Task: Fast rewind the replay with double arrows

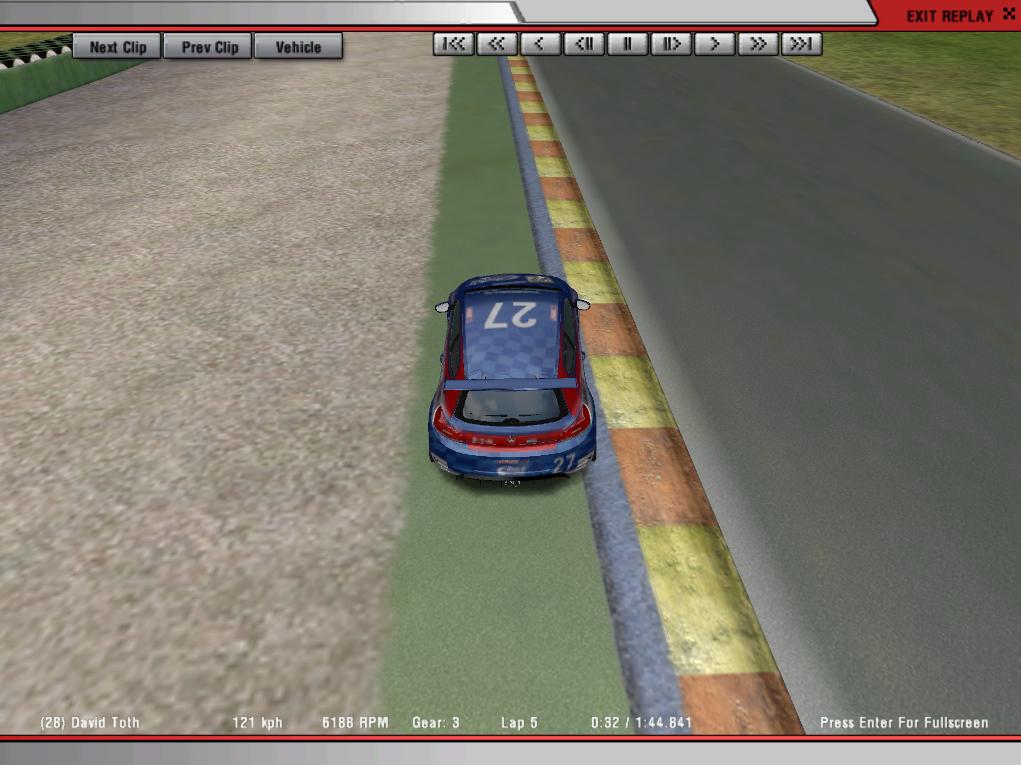Action: point(497,44)
